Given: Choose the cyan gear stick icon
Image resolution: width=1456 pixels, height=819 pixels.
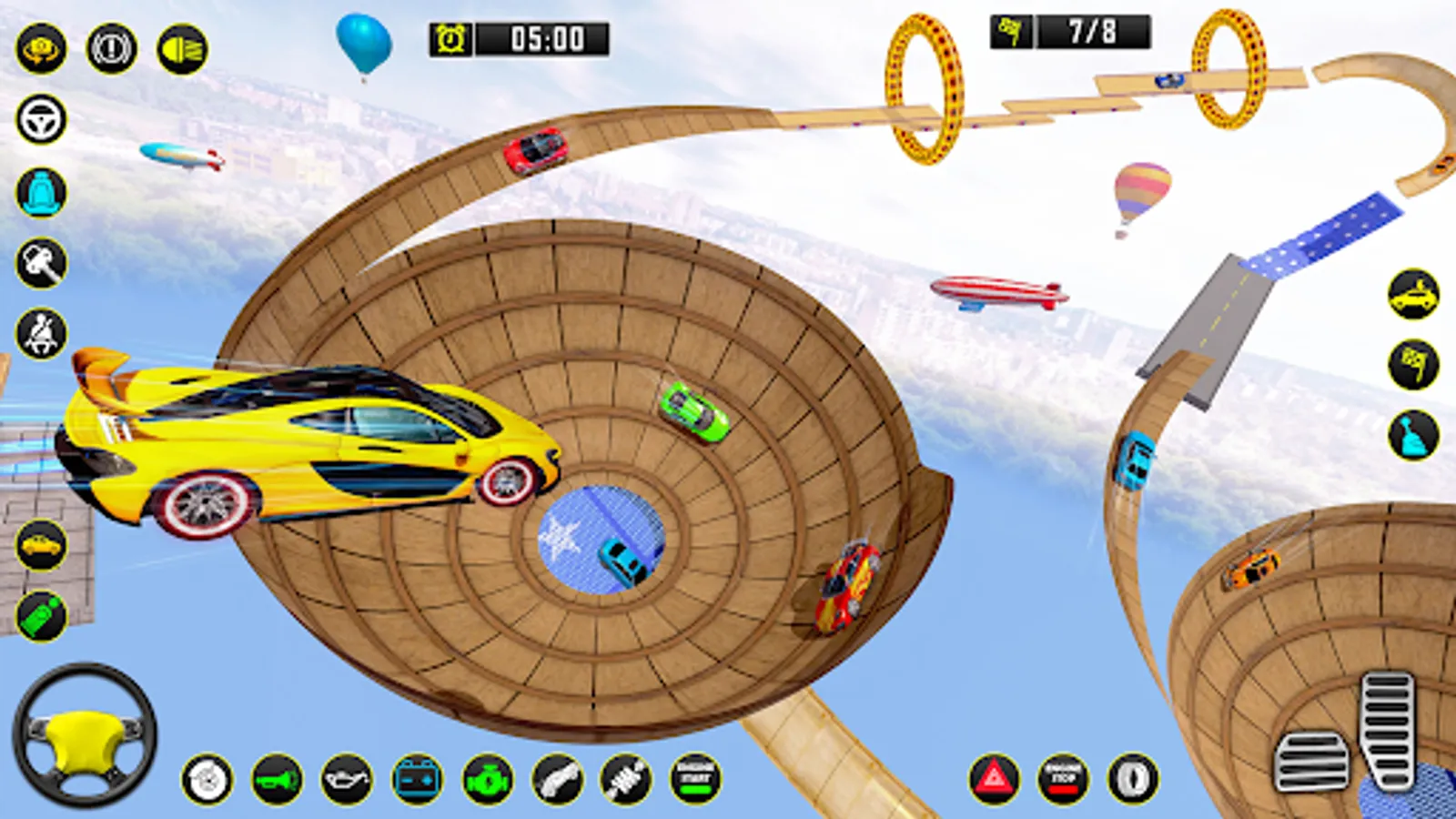Looking at the screenshot, I should (1413, 435).
